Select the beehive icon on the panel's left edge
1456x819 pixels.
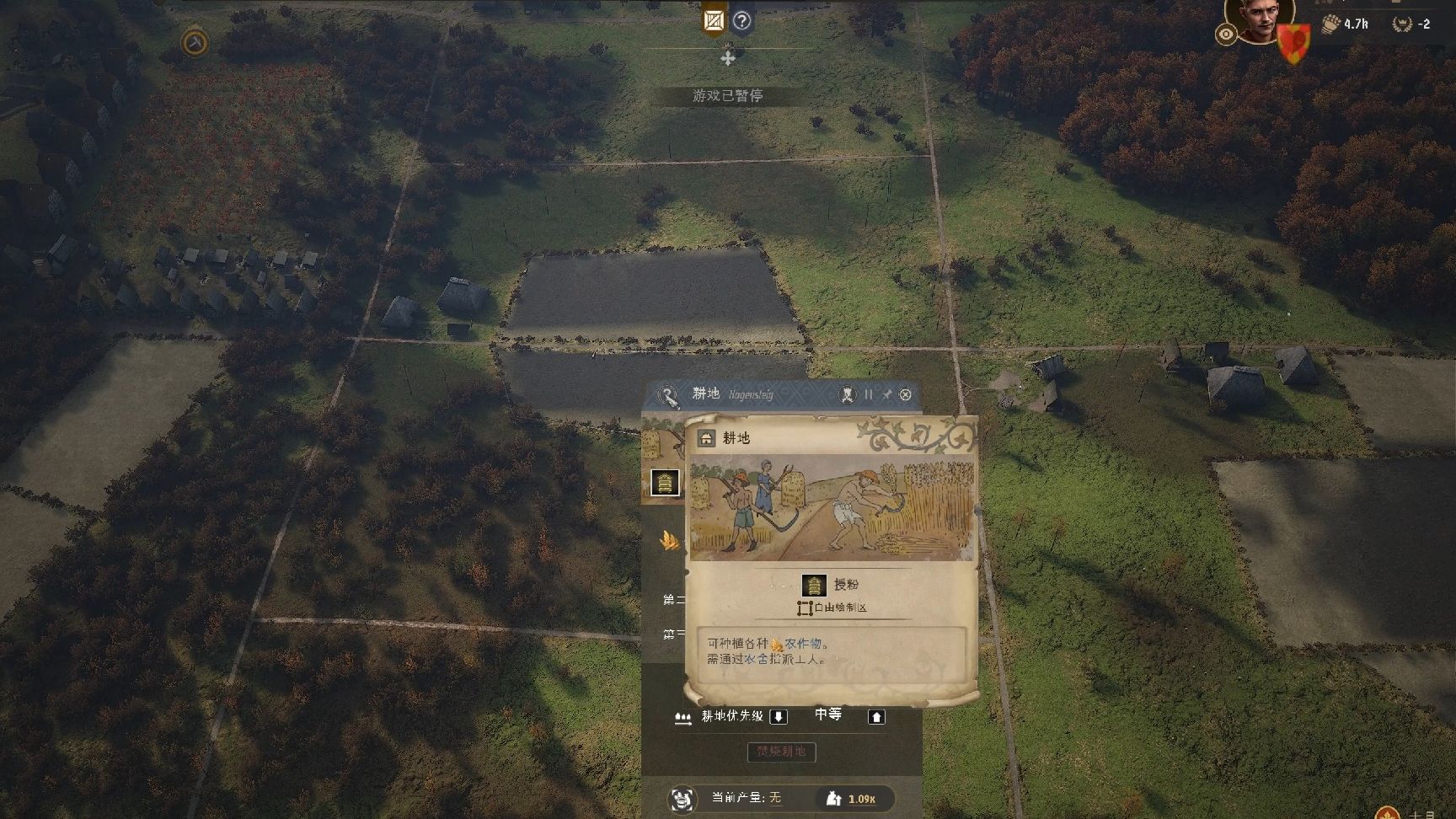tap(665, 483)
